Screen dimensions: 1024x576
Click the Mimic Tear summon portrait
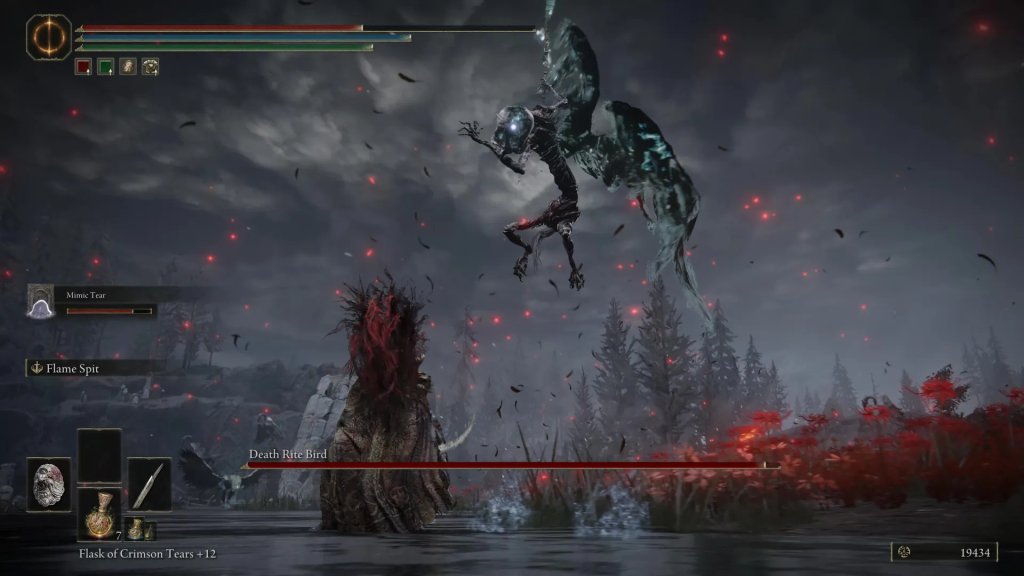42,301
